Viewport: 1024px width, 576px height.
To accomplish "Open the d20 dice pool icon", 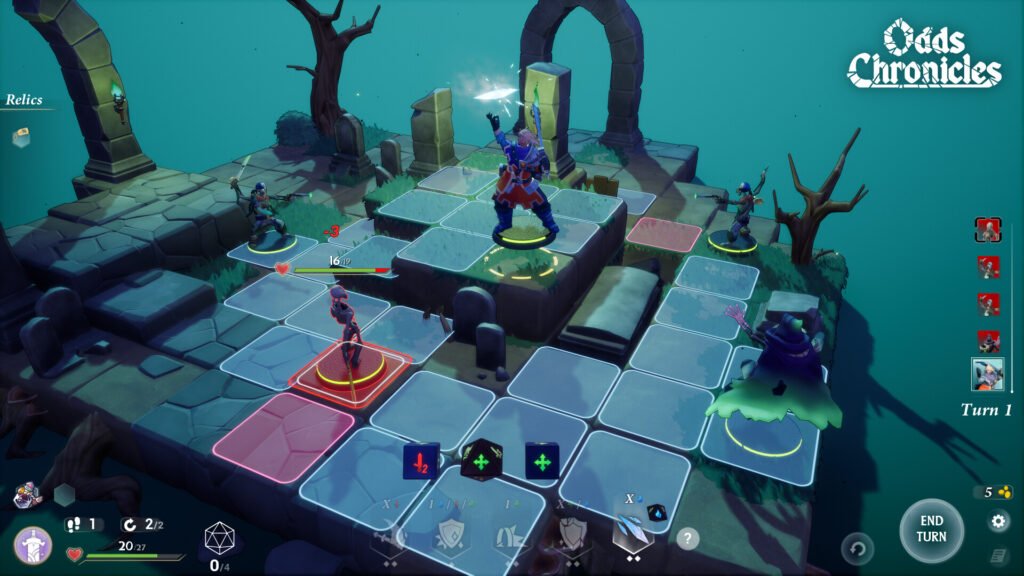I will pos(219,540).
